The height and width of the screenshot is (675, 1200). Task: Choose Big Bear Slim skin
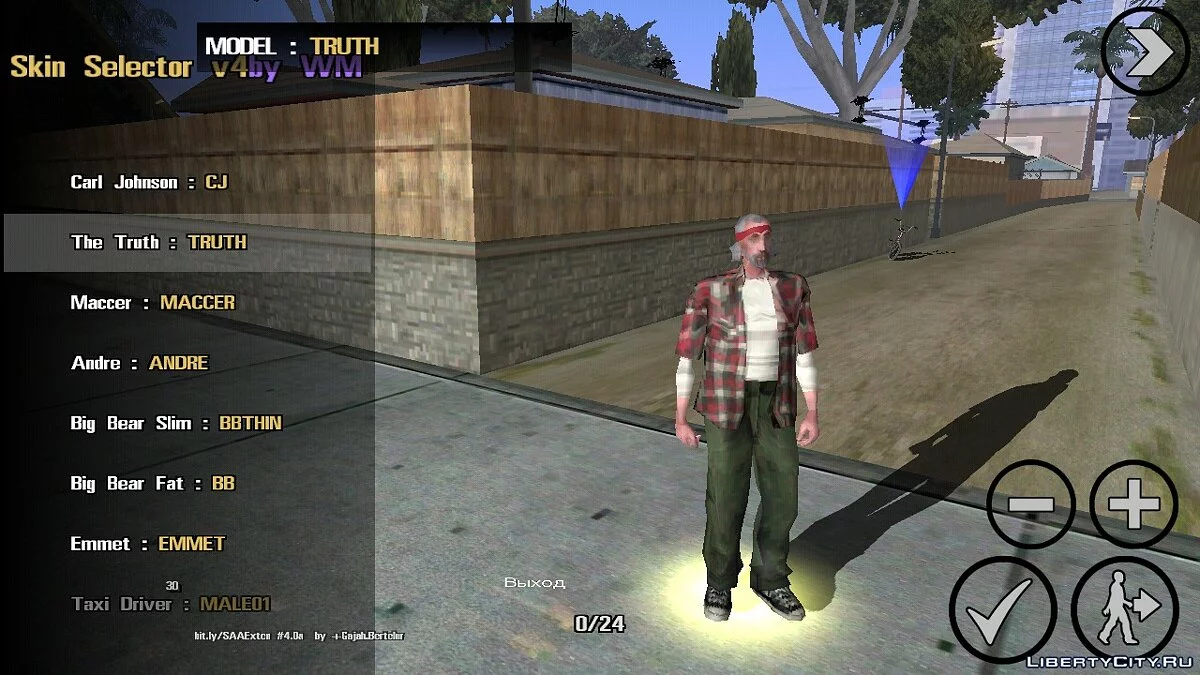(176, 423)
